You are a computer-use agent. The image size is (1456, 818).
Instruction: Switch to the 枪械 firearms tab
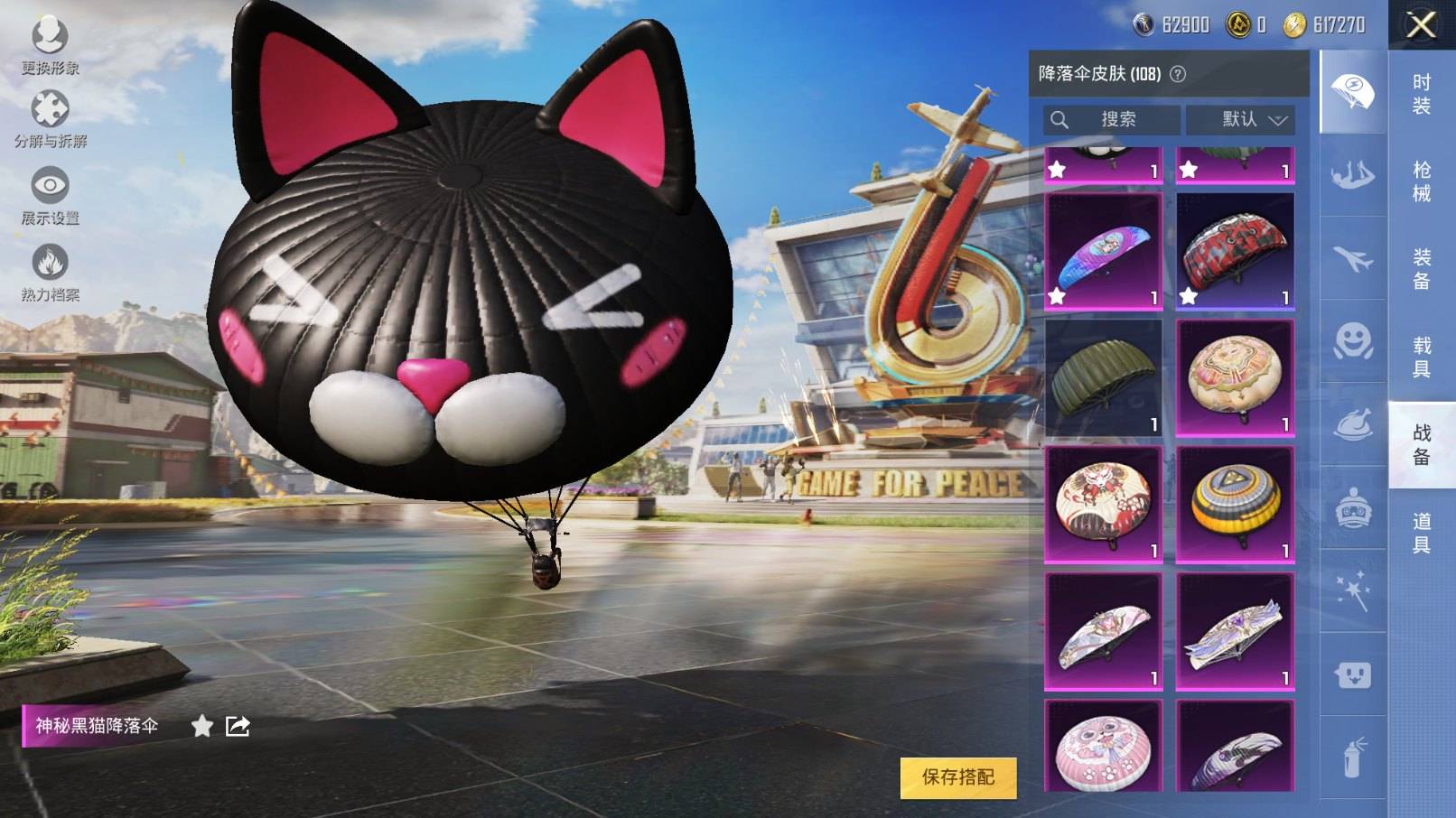(1421, 181)
